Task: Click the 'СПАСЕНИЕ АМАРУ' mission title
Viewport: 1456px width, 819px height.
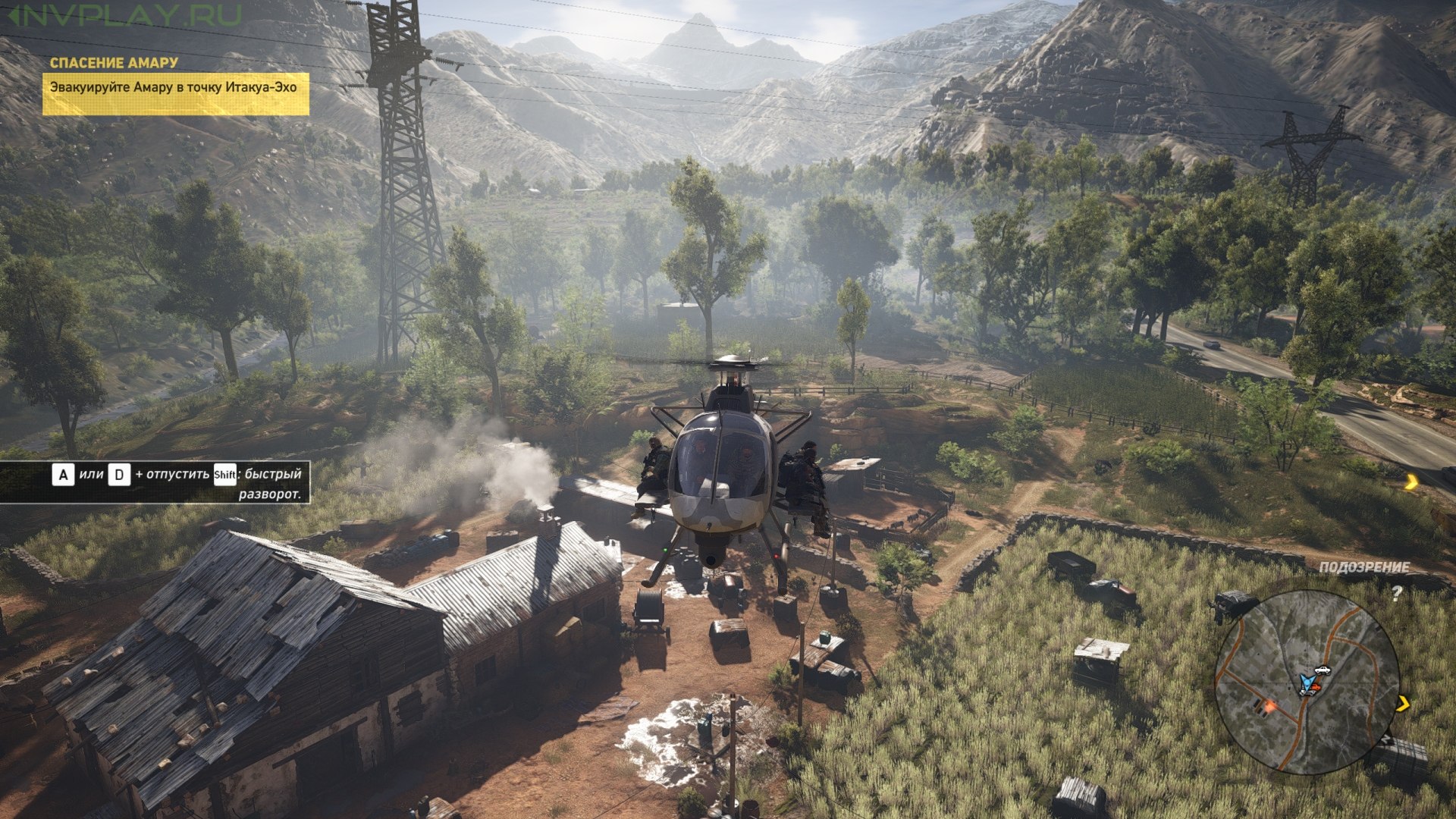Action: [x=114, y=63]
